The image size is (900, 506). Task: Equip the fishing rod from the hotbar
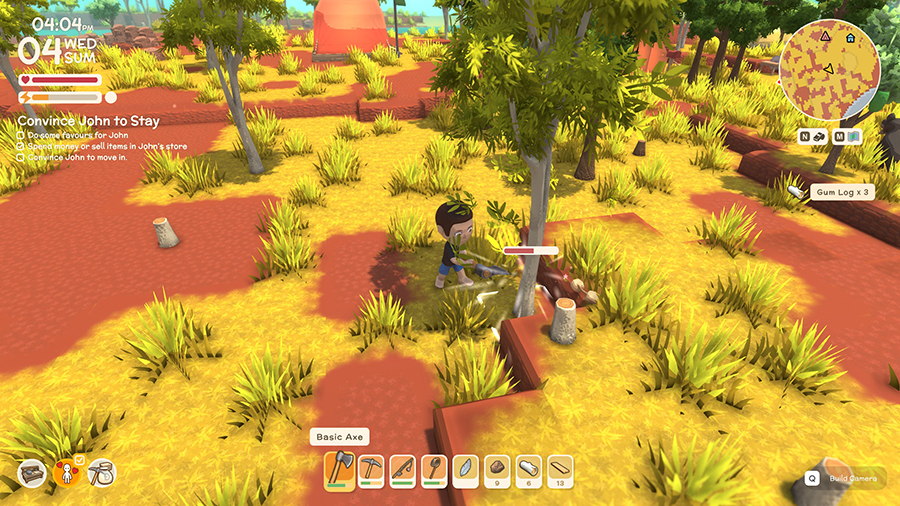pyautogui.click(x=403, y=470)
